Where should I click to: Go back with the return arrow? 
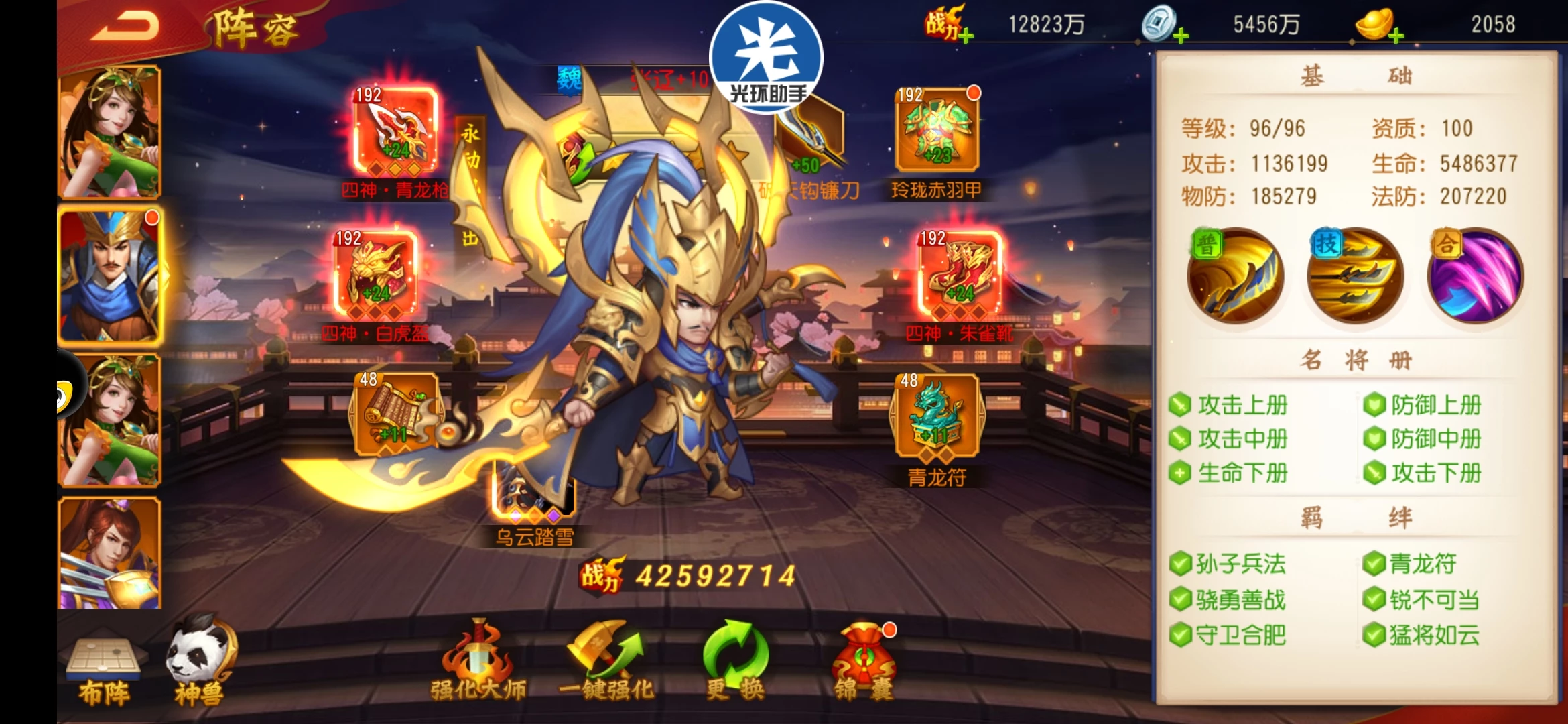click(125, 26)
